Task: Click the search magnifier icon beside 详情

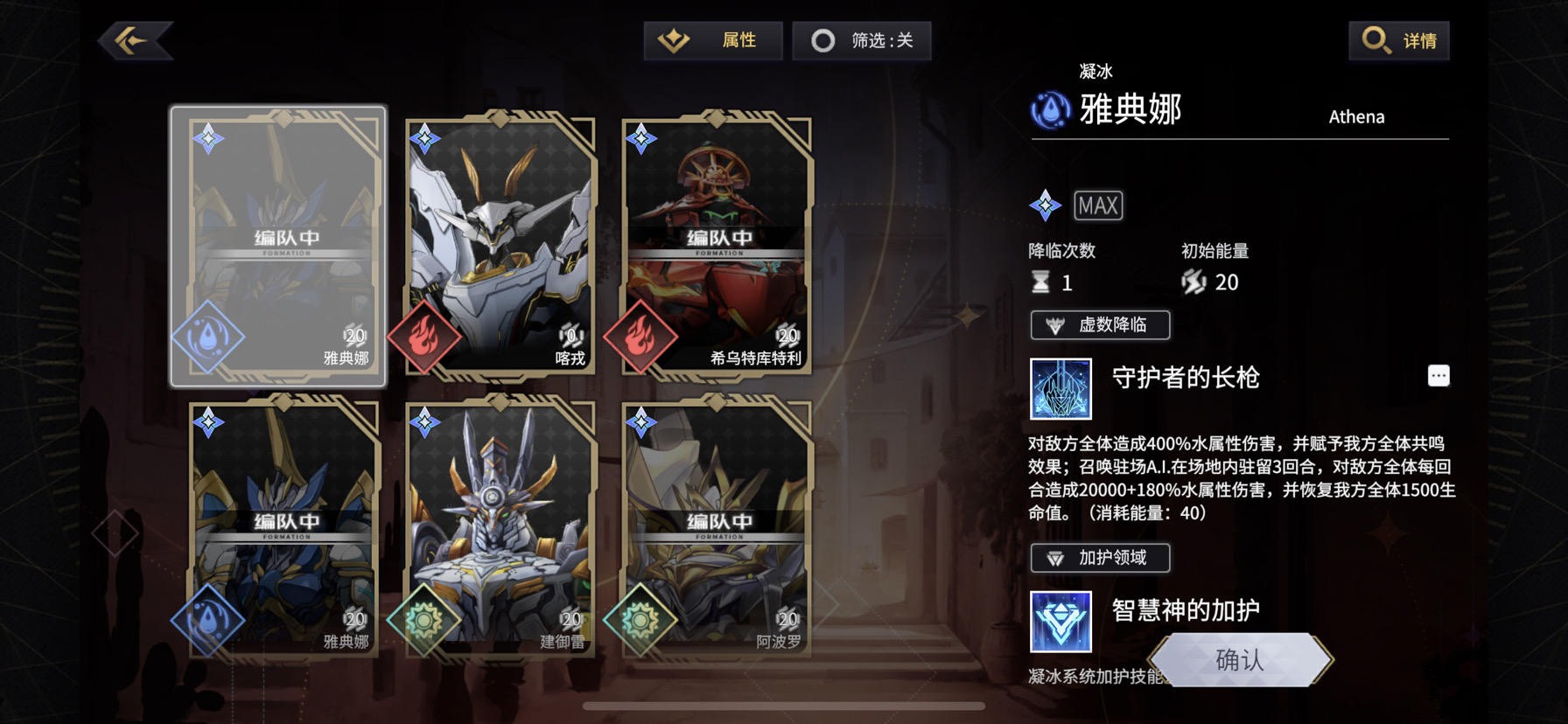Action: coord(1374,40)
